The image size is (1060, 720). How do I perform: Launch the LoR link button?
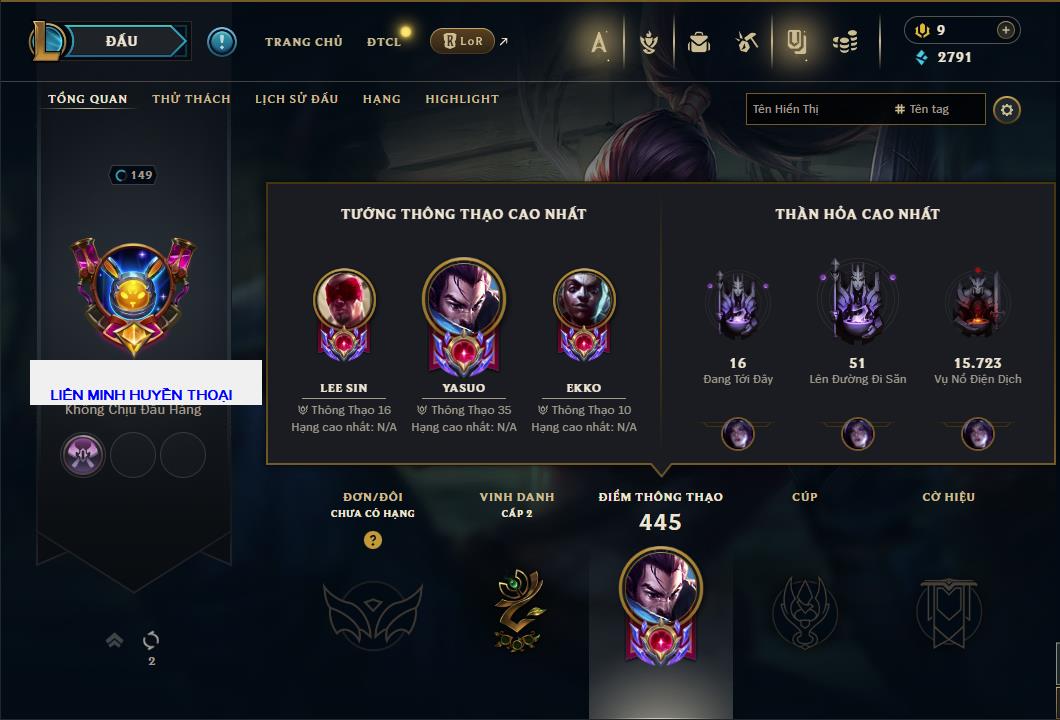tap(462, 41)
